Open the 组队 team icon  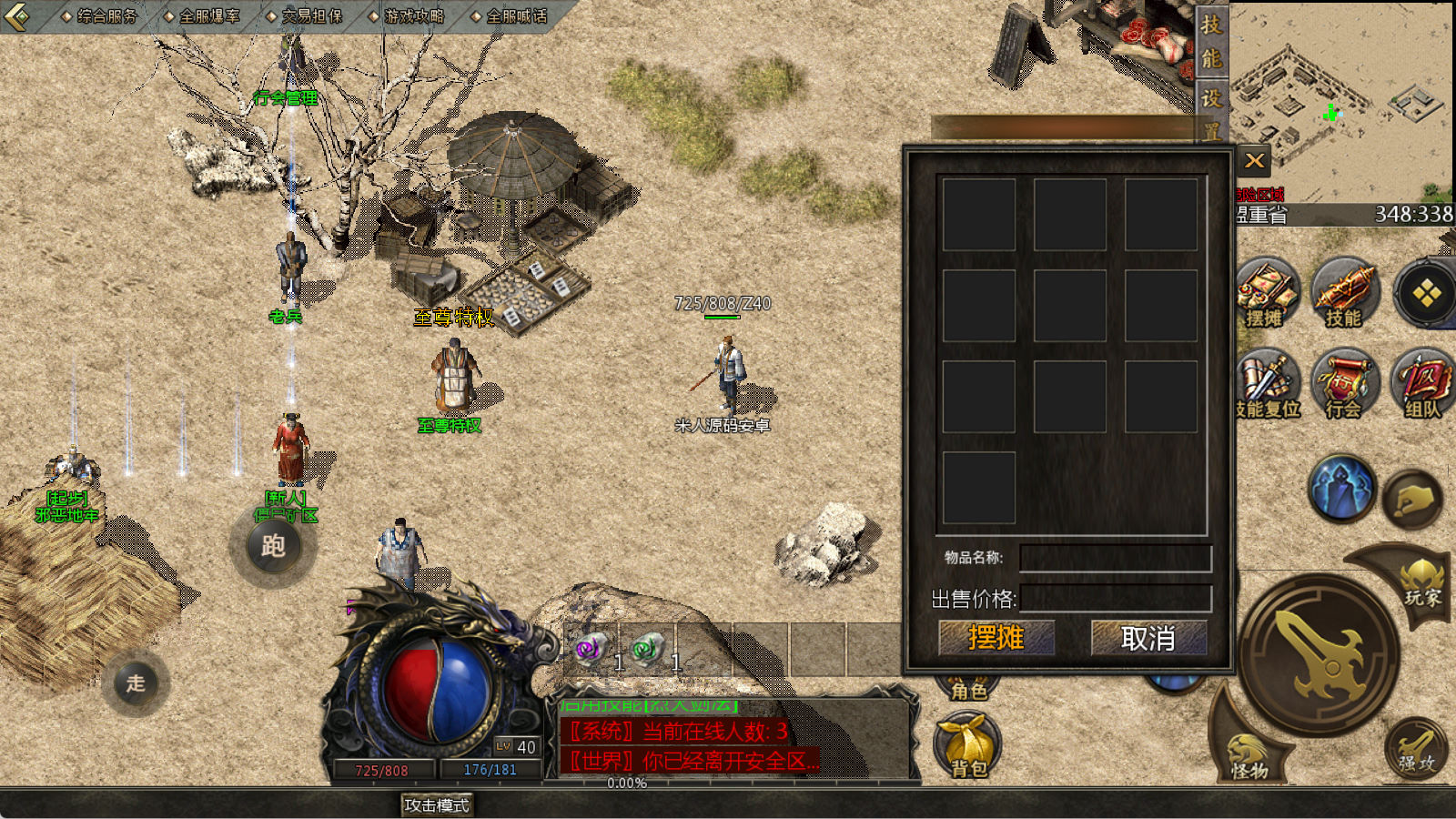[x=1422, y=384]
